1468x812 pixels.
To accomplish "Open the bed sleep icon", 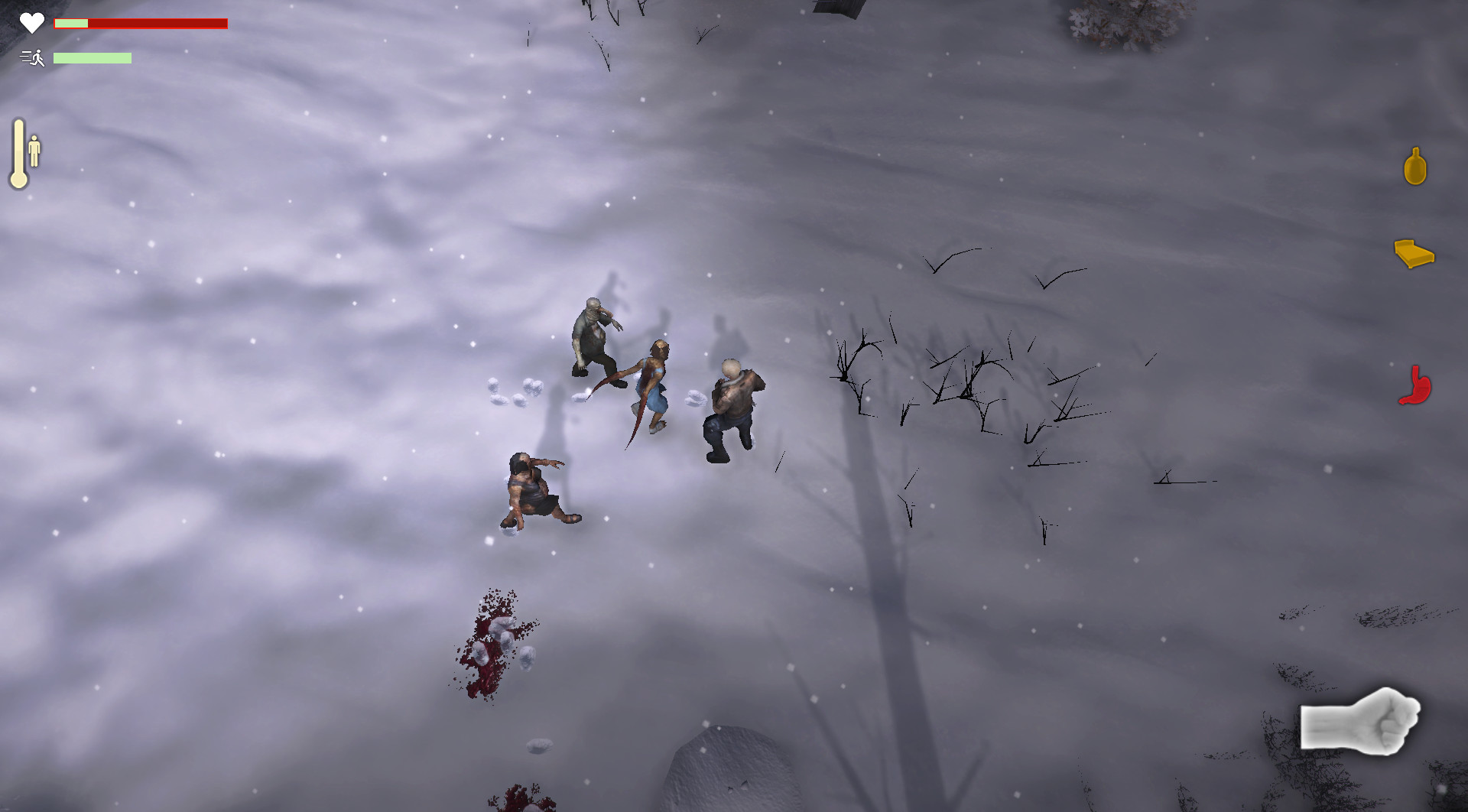I will point(1415,254).
